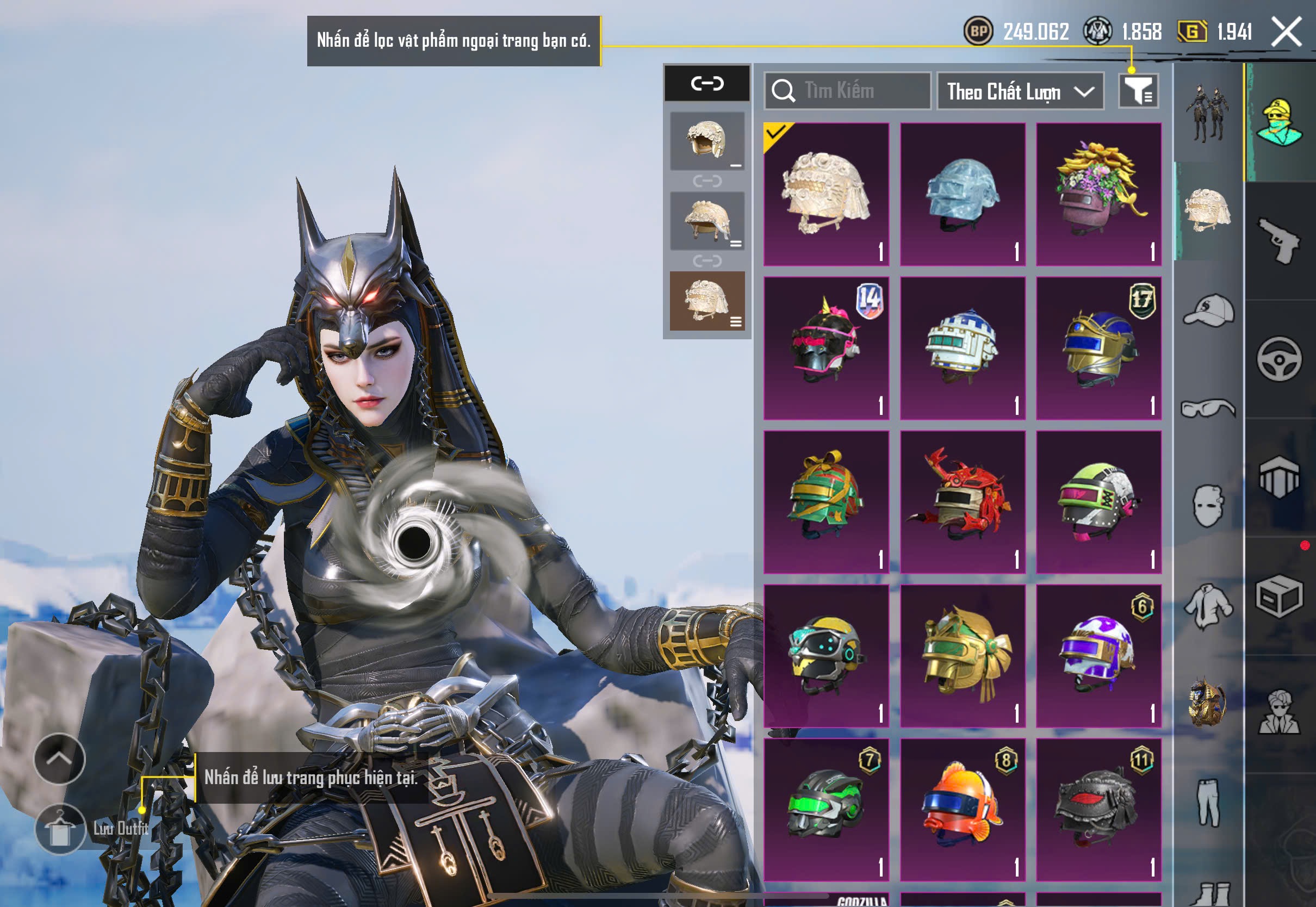The width and height of the screenshot is (1316, 907).
Task: Open the face mask category
Action: point(1208,506)
